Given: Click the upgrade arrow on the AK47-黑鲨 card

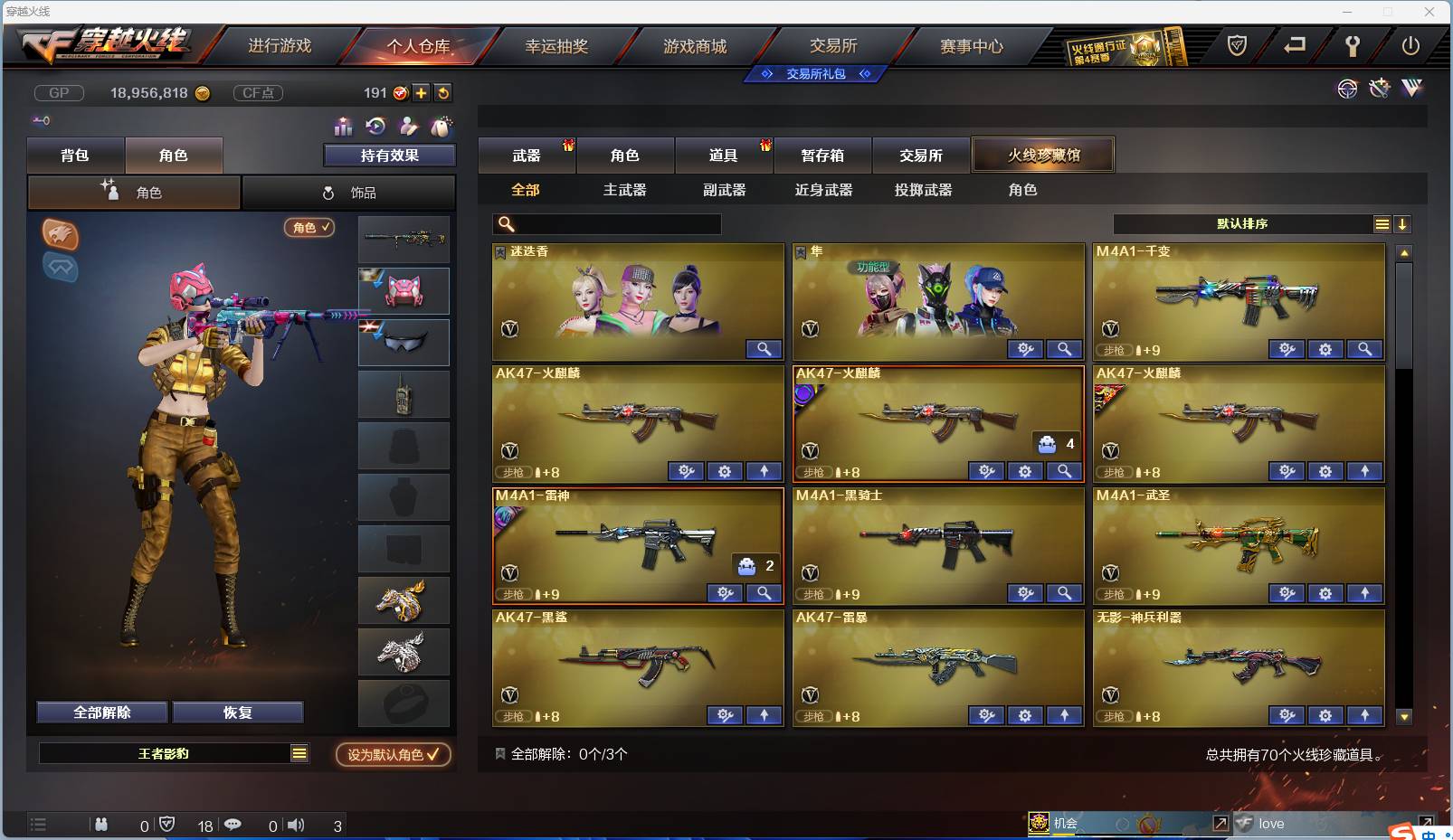Looking at the screenshot, I should pos(764,715).
